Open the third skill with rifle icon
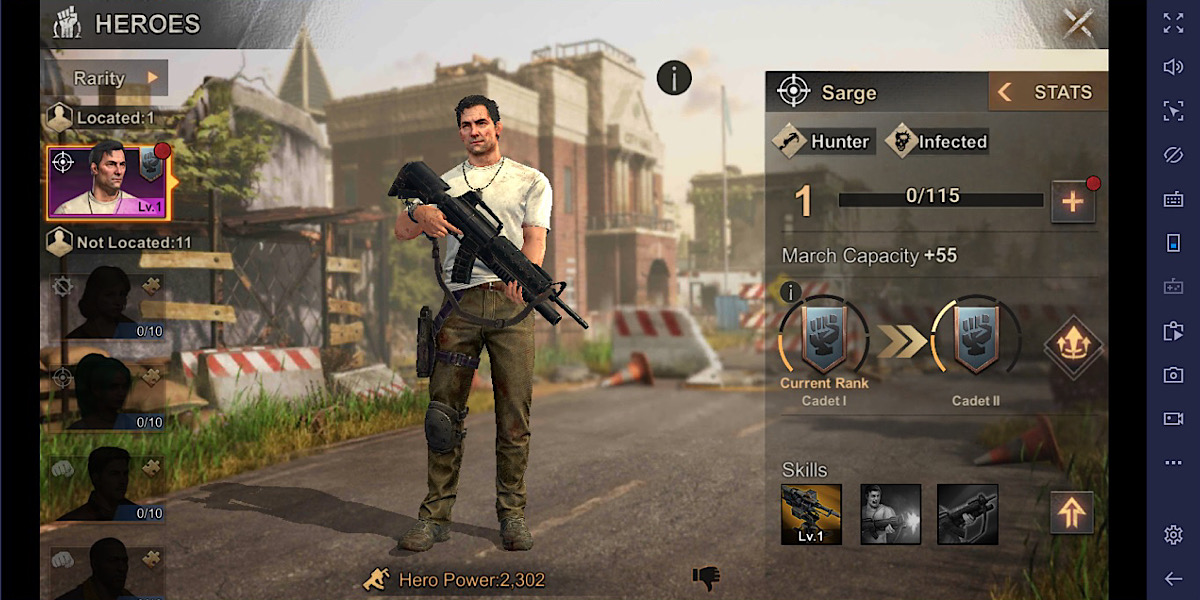 point(967,514)
